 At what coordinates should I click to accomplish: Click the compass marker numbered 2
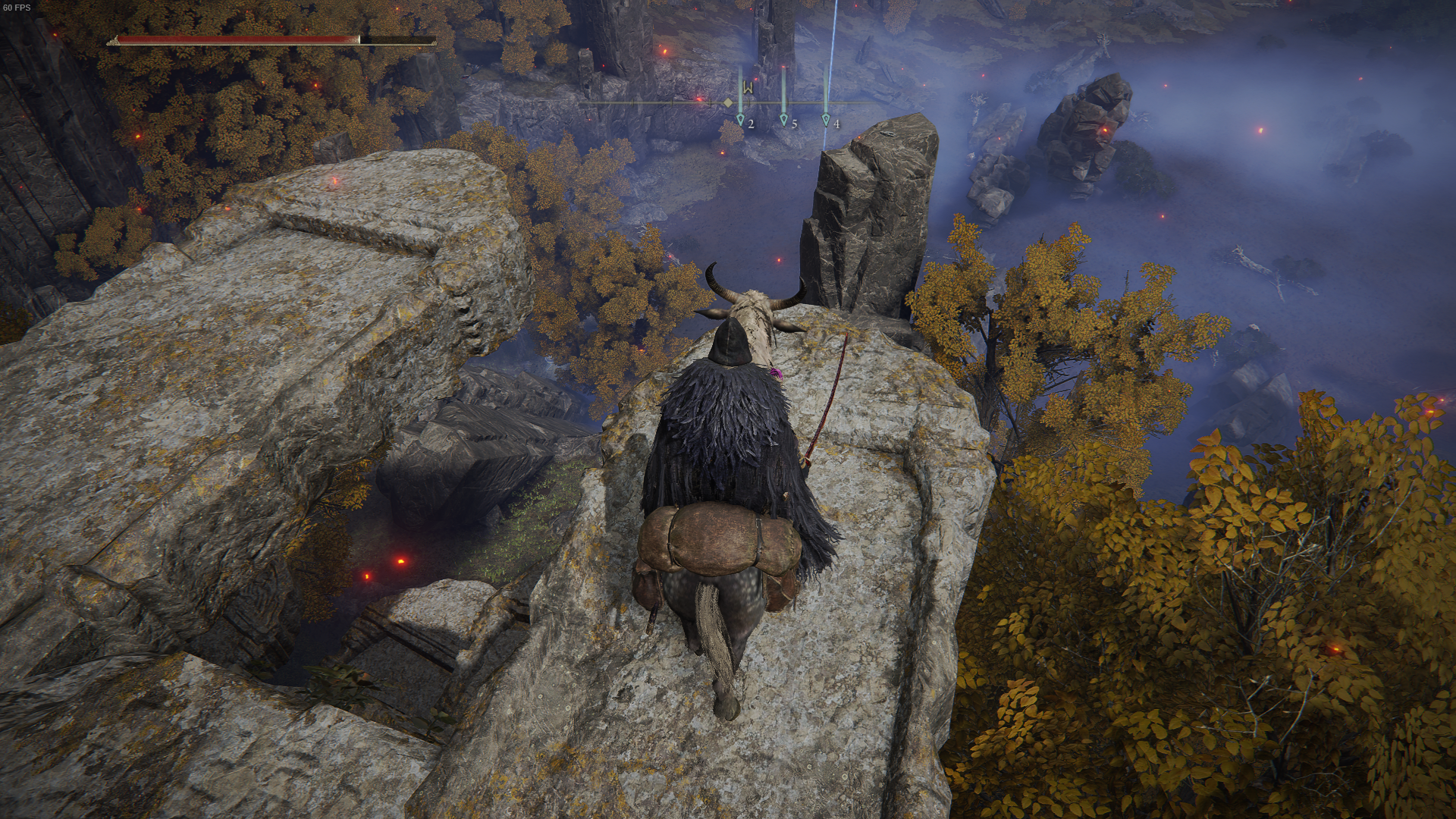click(741, 120)
